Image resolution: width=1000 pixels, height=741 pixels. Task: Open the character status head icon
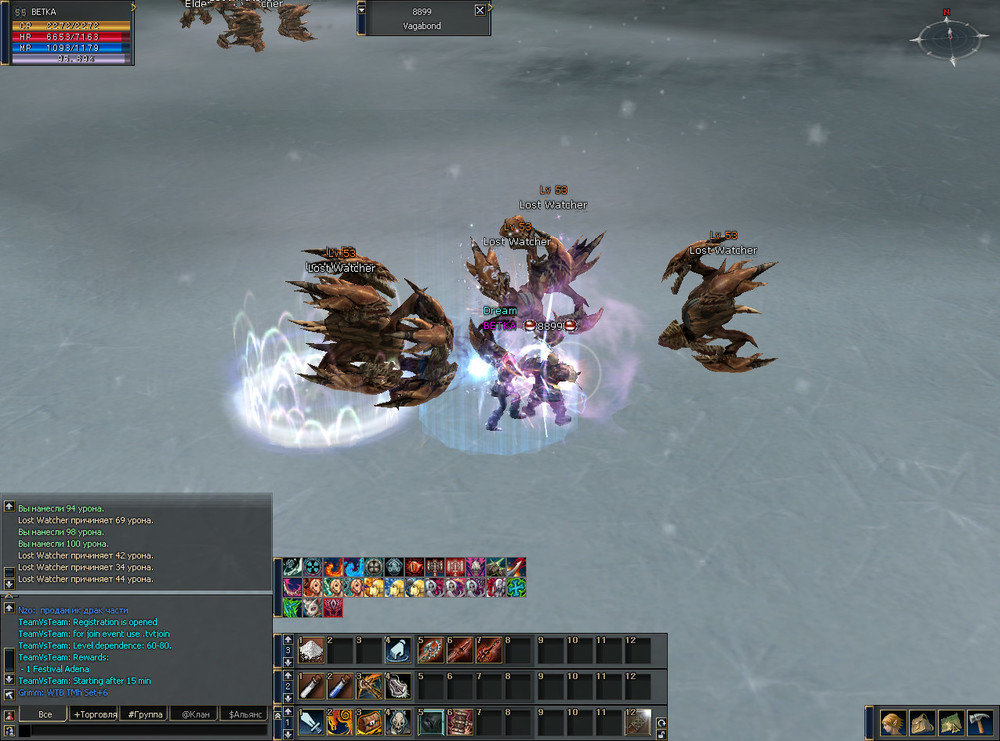[892, 722]
